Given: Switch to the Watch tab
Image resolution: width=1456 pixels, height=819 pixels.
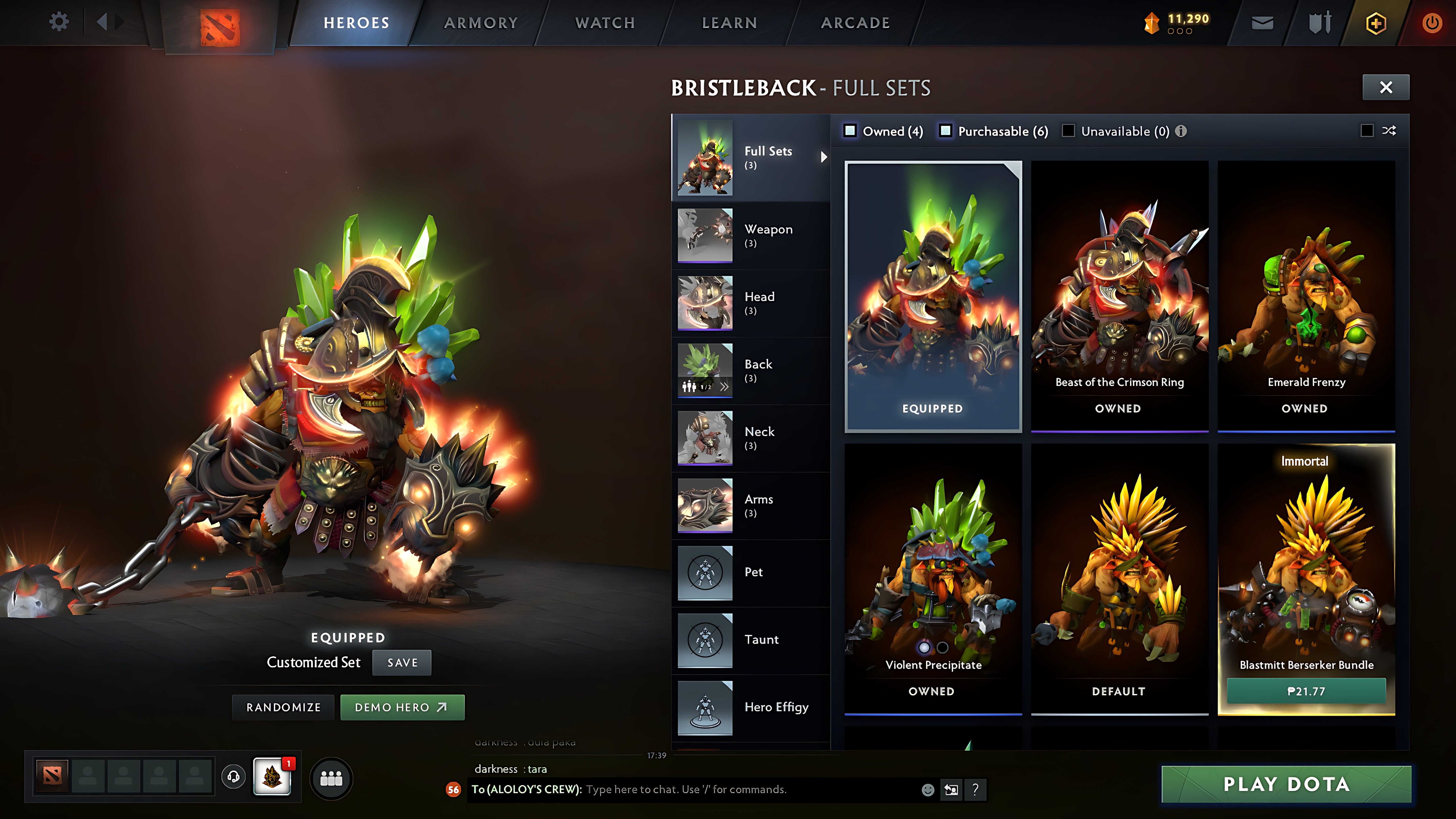Looking at the screenshot, I should pos(605,23).
